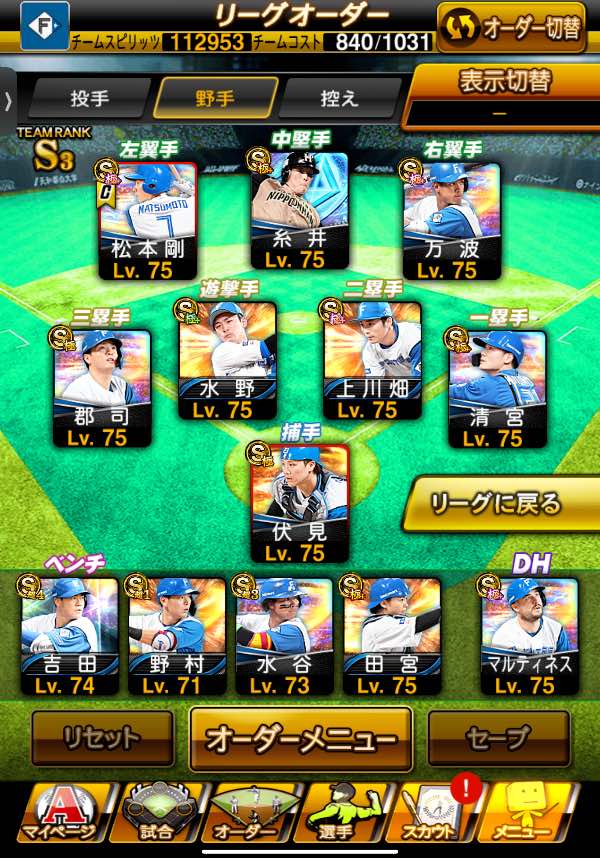600x858 pixels.
Task: Click the リセット reset button
Action: 101,739
